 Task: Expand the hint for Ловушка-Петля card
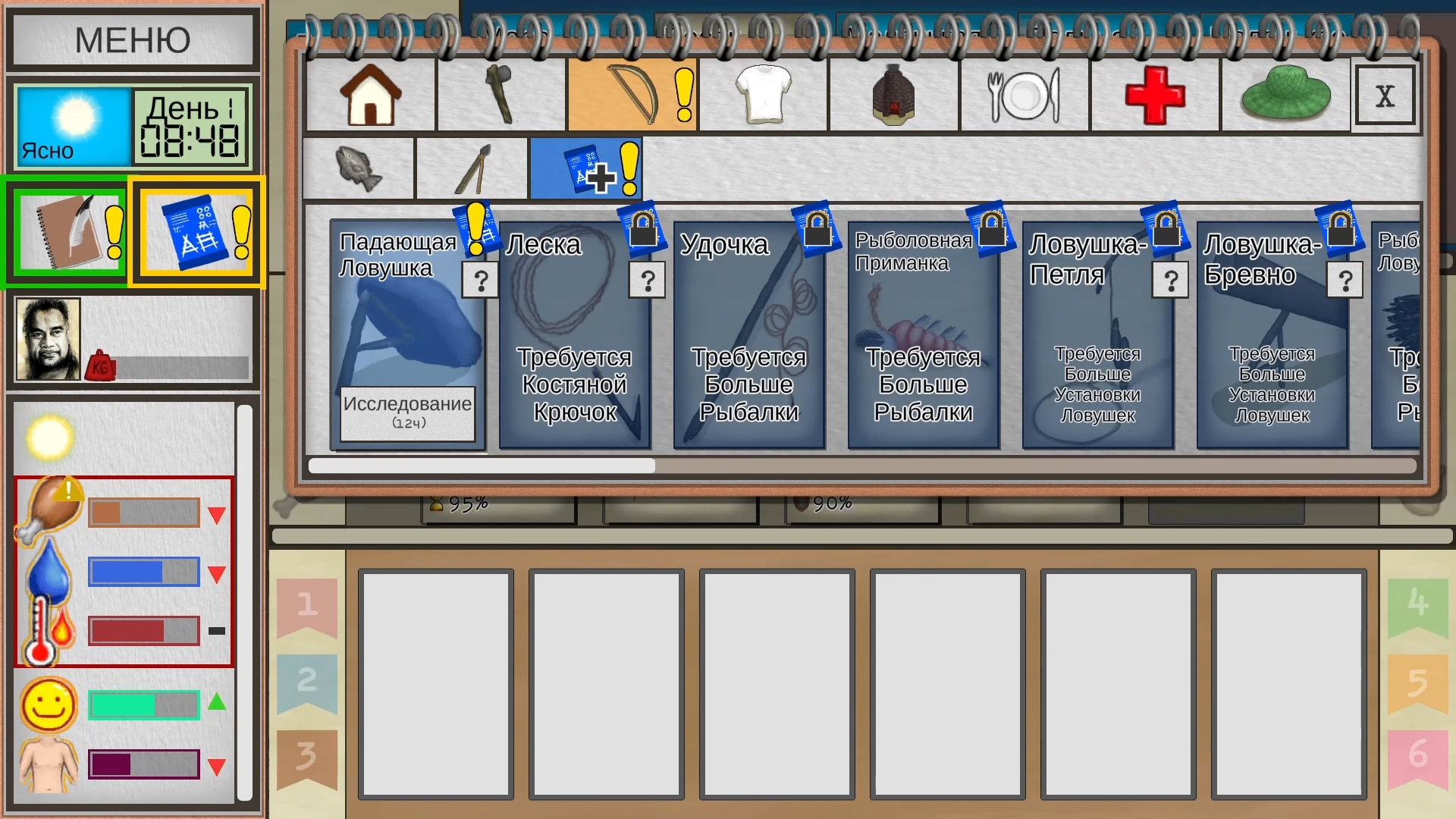click(x=1171, y=281)
